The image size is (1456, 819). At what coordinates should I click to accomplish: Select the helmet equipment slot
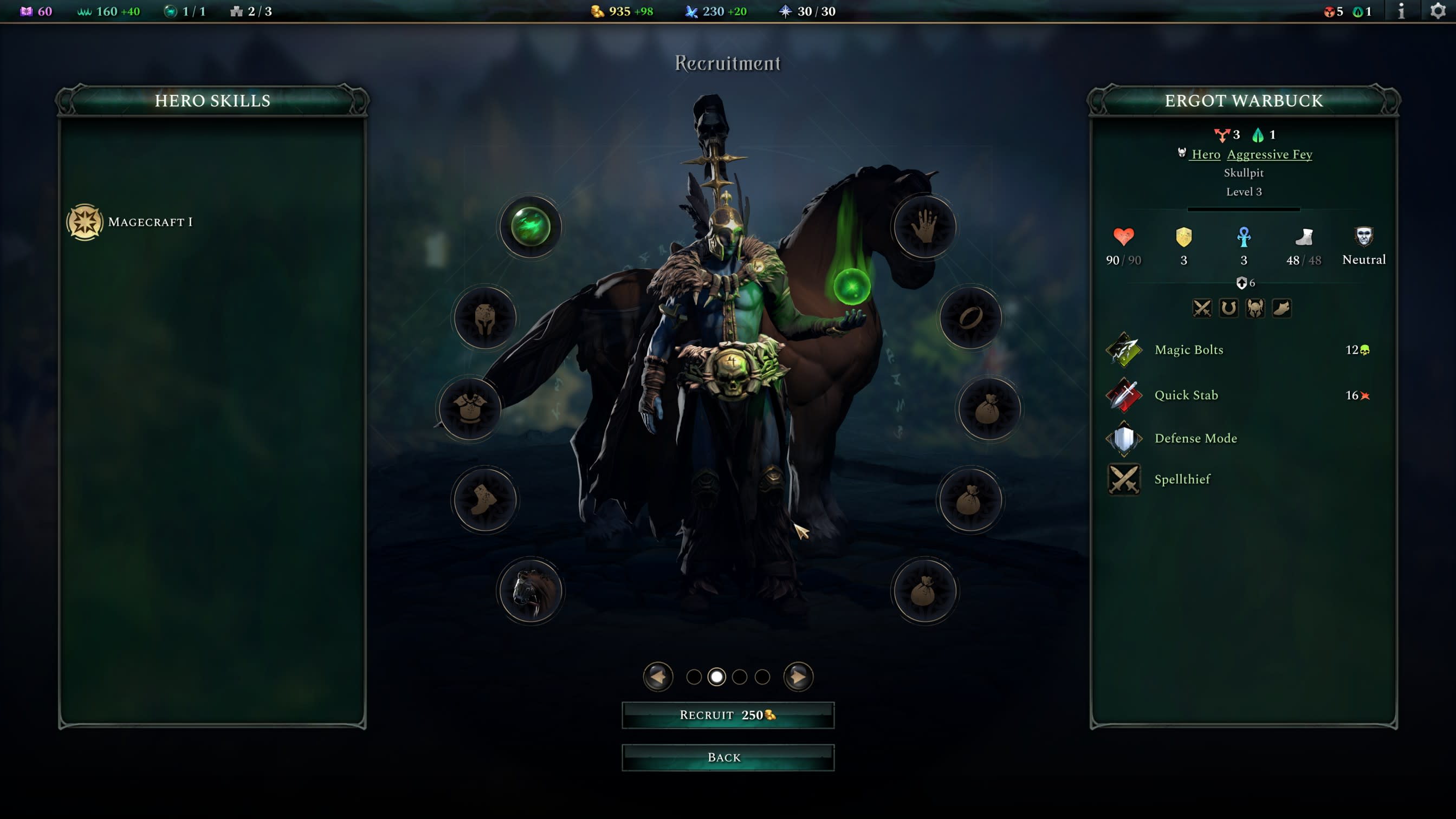(485, 318)
